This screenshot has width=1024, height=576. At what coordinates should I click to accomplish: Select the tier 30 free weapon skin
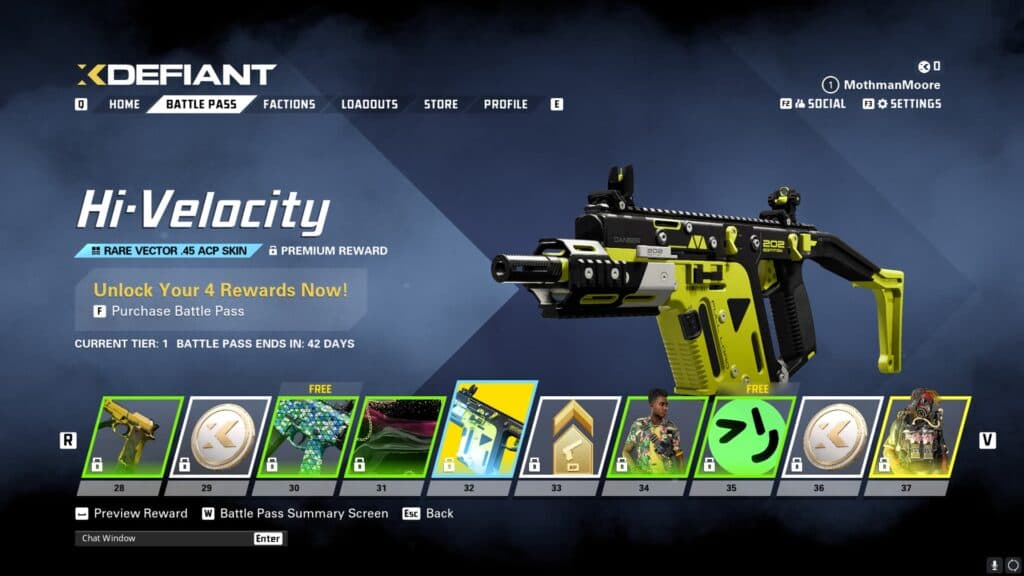coord(307,436)
